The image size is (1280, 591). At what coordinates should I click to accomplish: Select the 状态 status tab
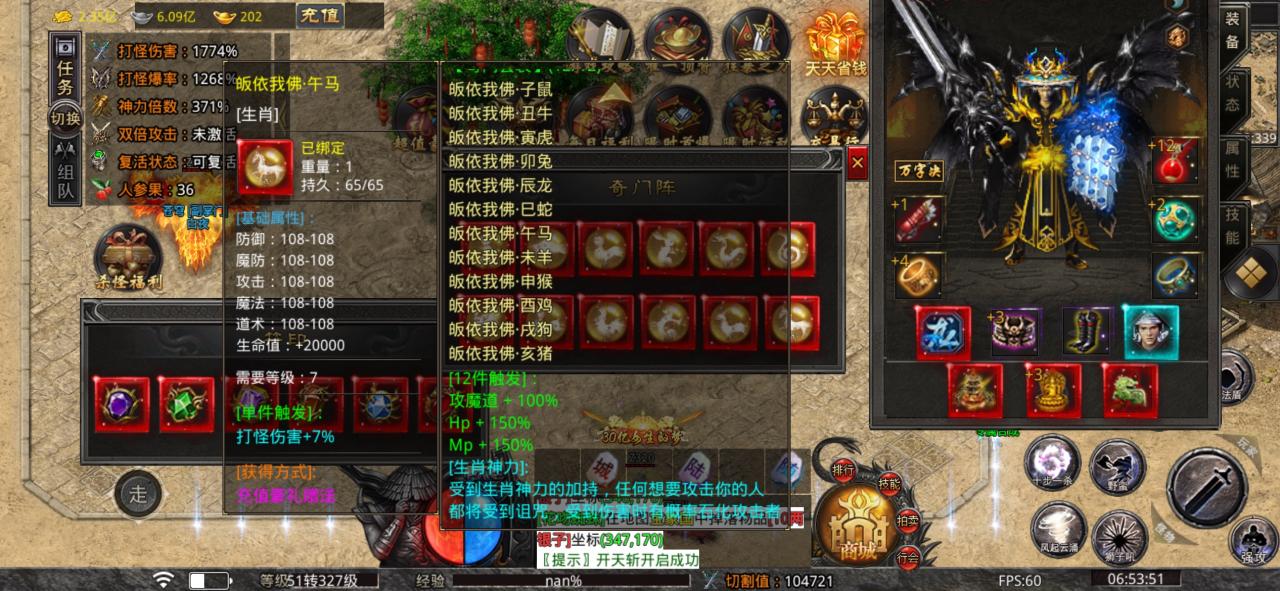1232,92
